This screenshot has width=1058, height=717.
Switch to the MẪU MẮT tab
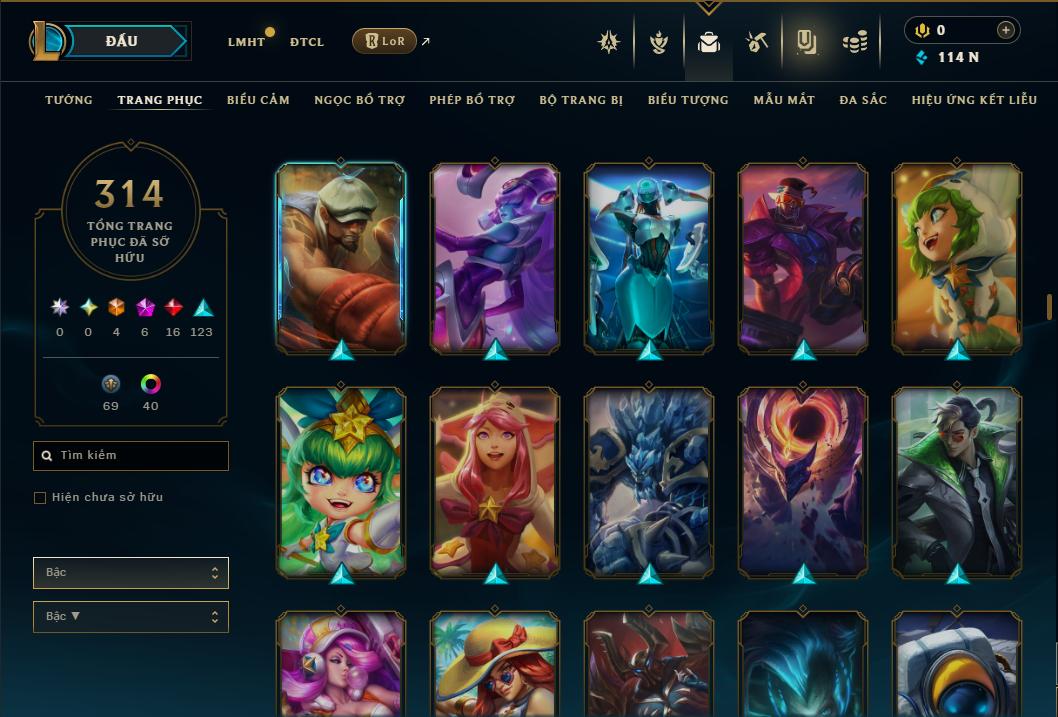pyautogui.click(x=784, y=100)
